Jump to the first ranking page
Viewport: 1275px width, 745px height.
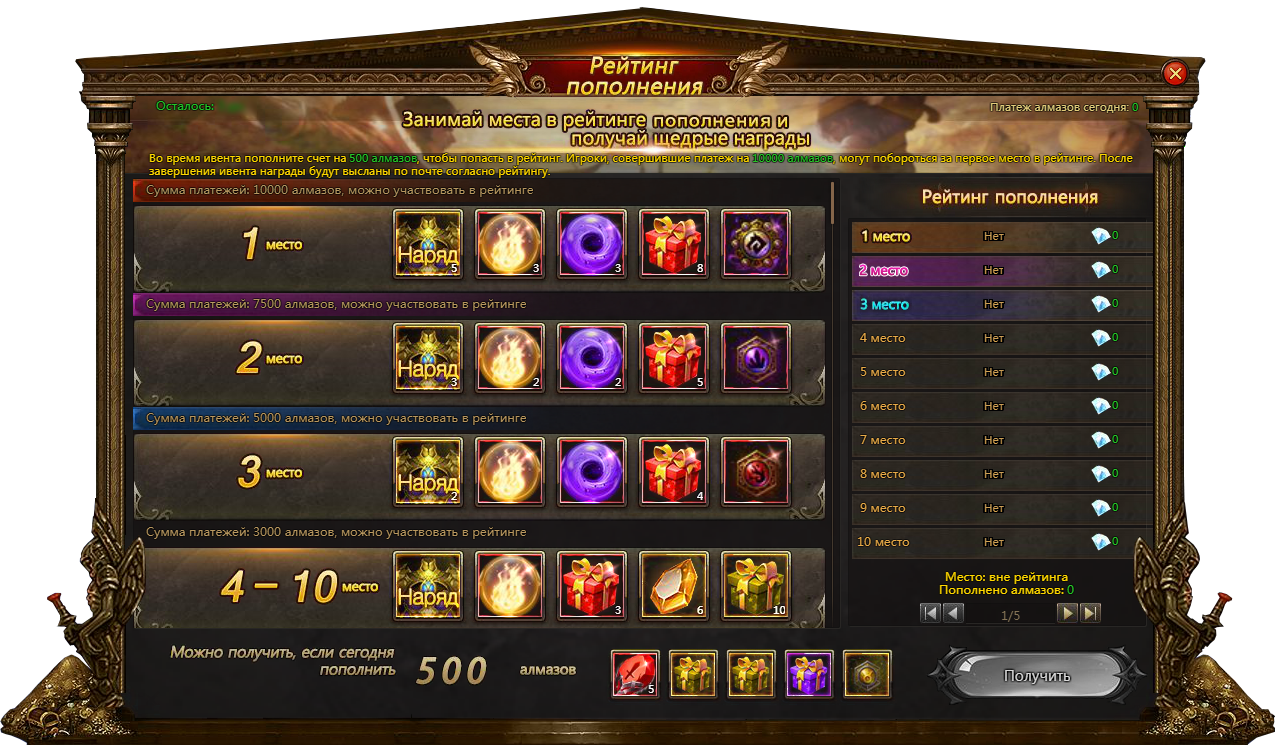[x=931, y=613]
